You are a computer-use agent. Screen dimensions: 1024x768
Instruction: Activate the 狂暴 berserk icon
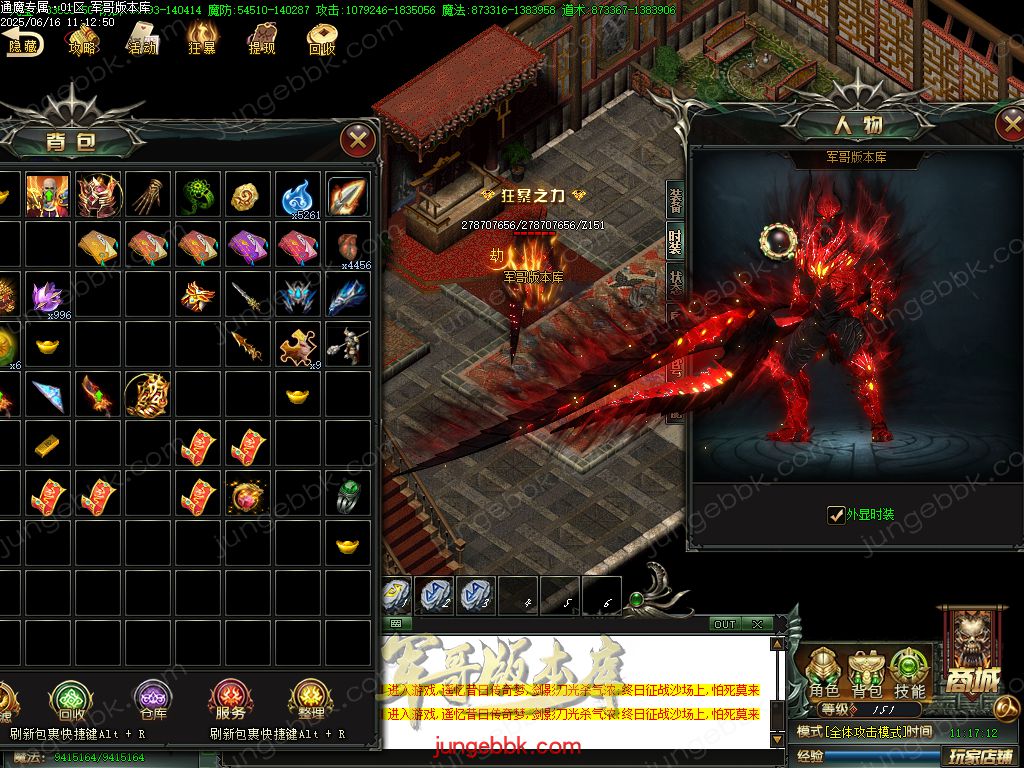pyautogui.click(x=201, y=40)
